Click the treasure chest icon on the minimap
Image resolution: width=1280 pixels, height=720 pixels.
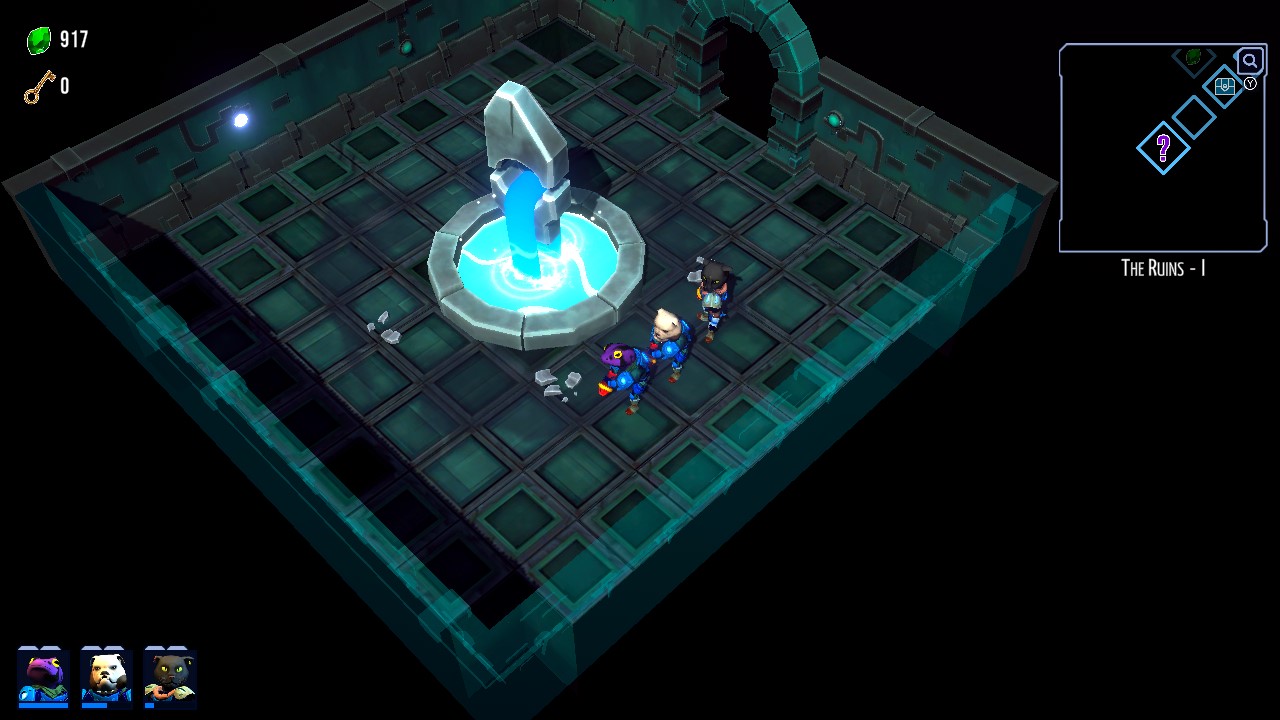[1225, 87]
